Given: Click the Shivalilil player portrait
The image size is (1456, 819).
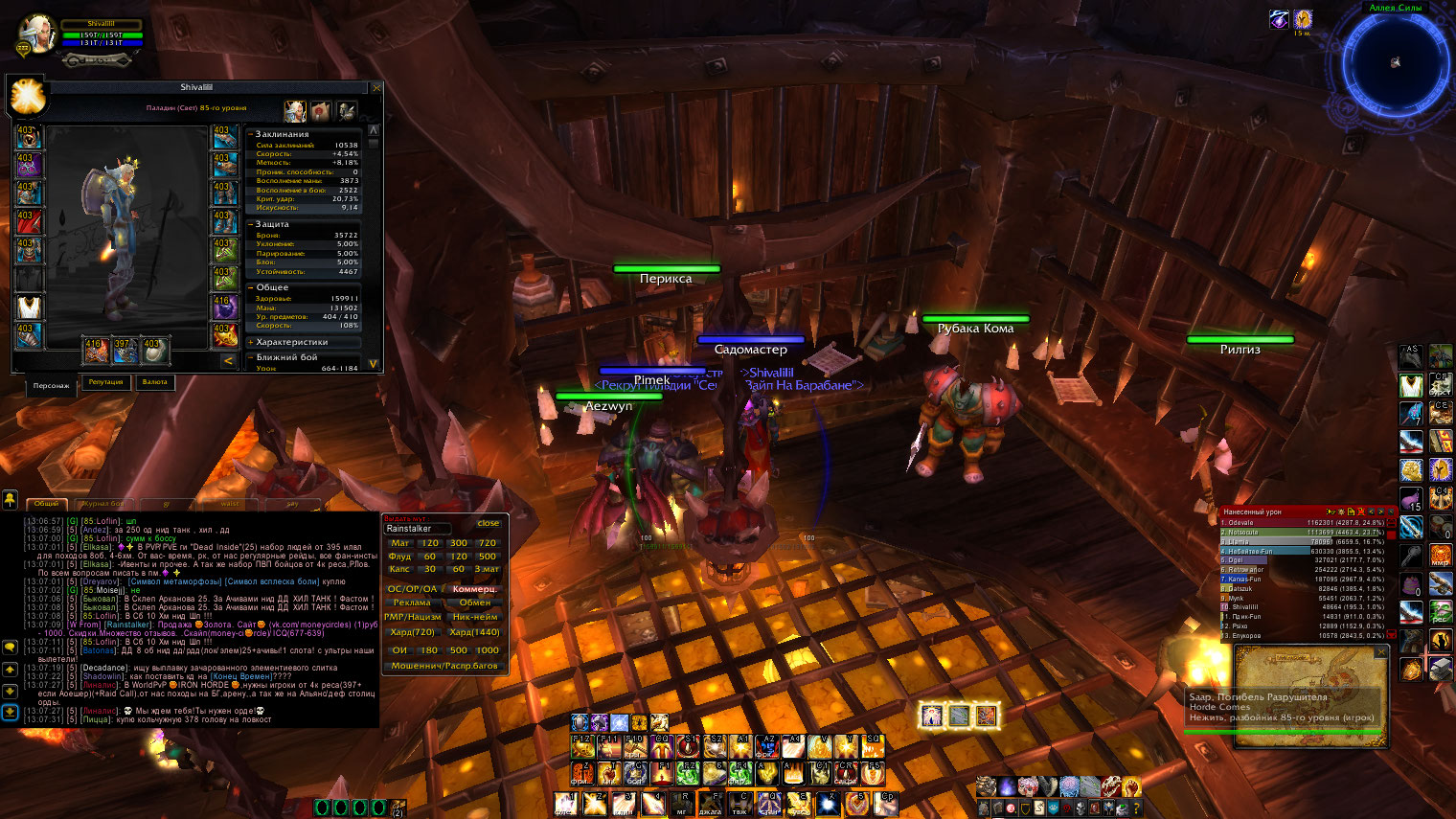Looking at the screenshot, I should click(36, 34).
